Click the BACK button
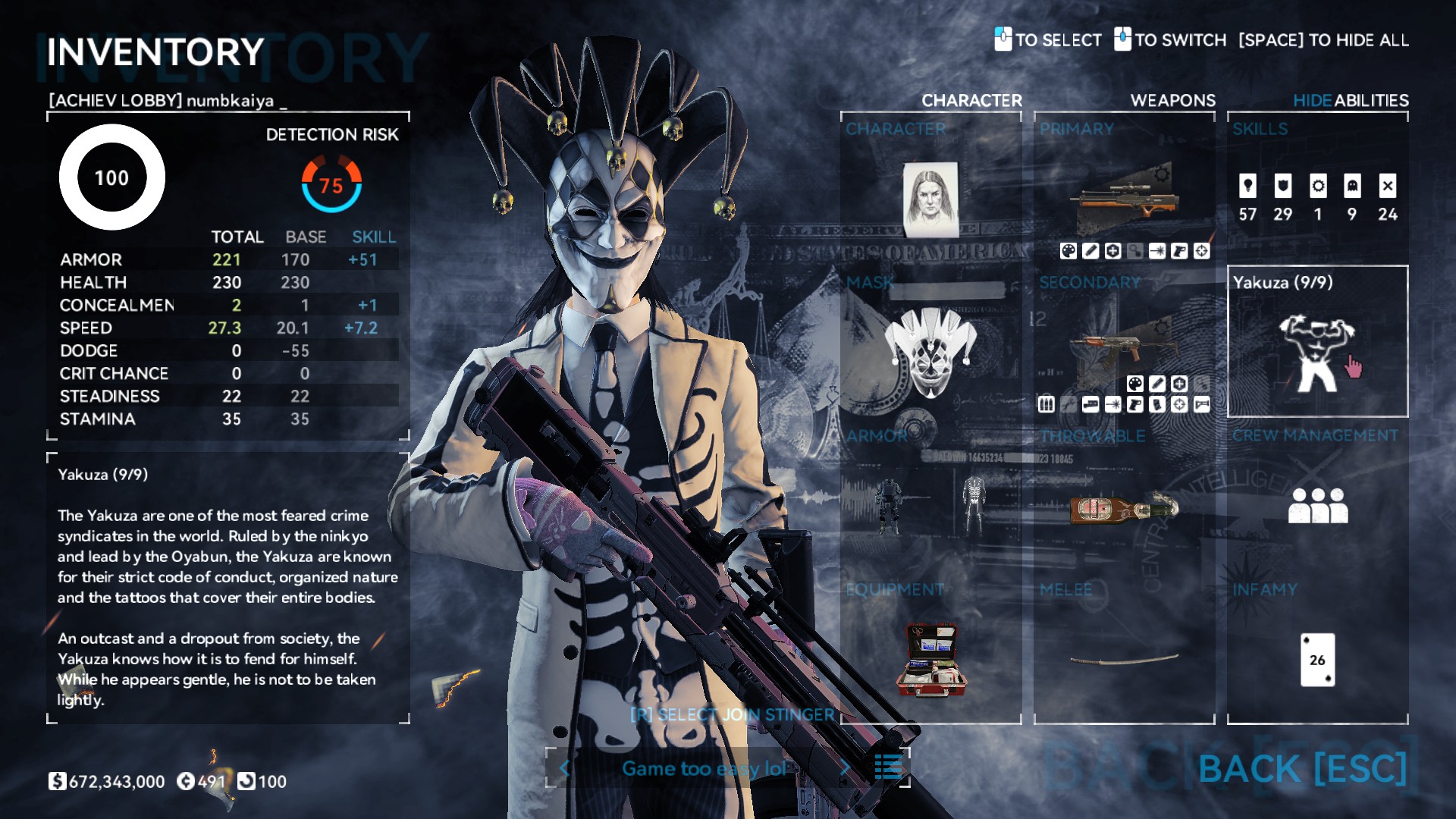1456x819 pixels. (x=1302, y=768)
